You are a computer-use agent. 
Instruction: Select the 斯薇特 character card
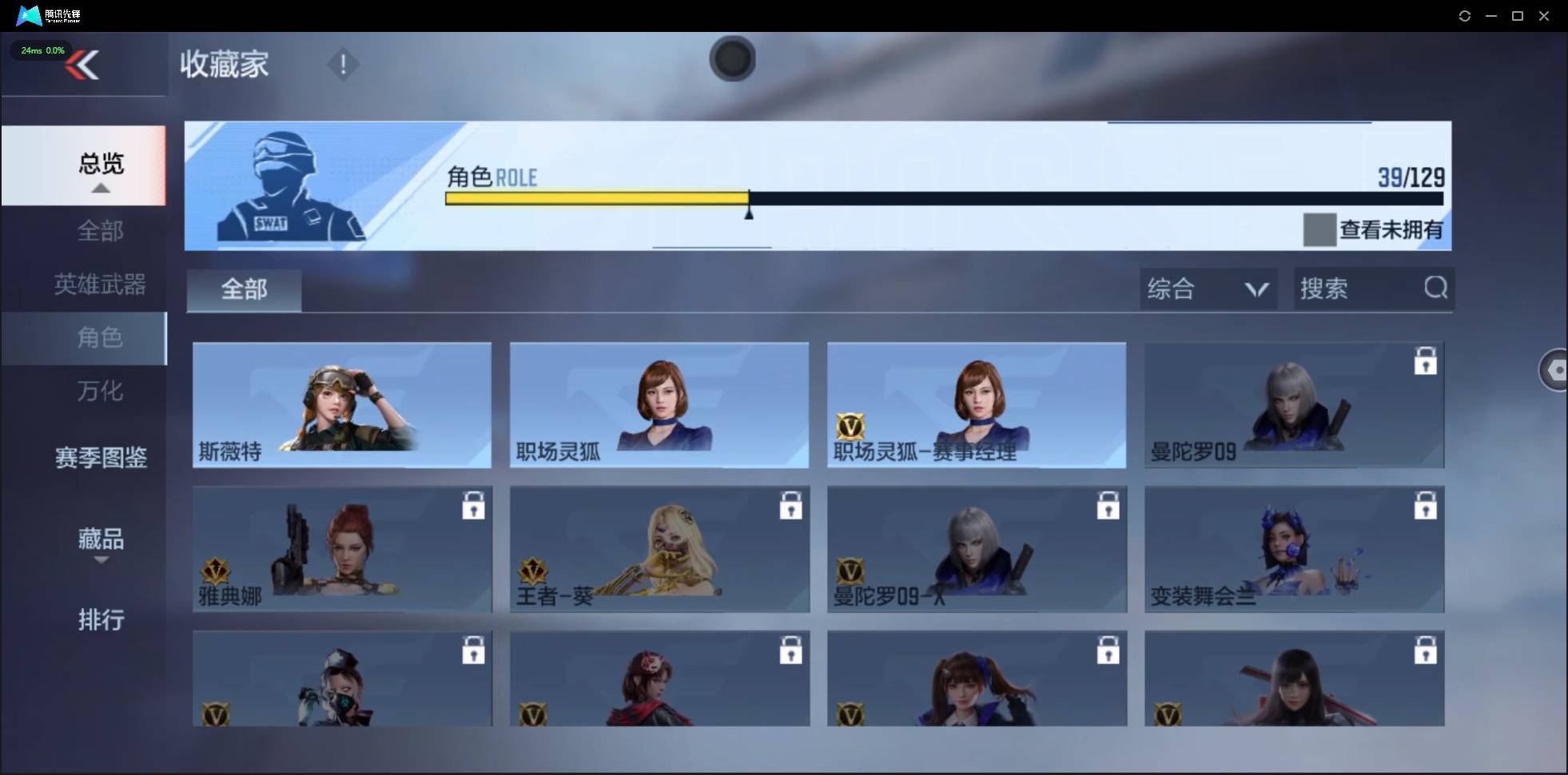coord(342,405)
